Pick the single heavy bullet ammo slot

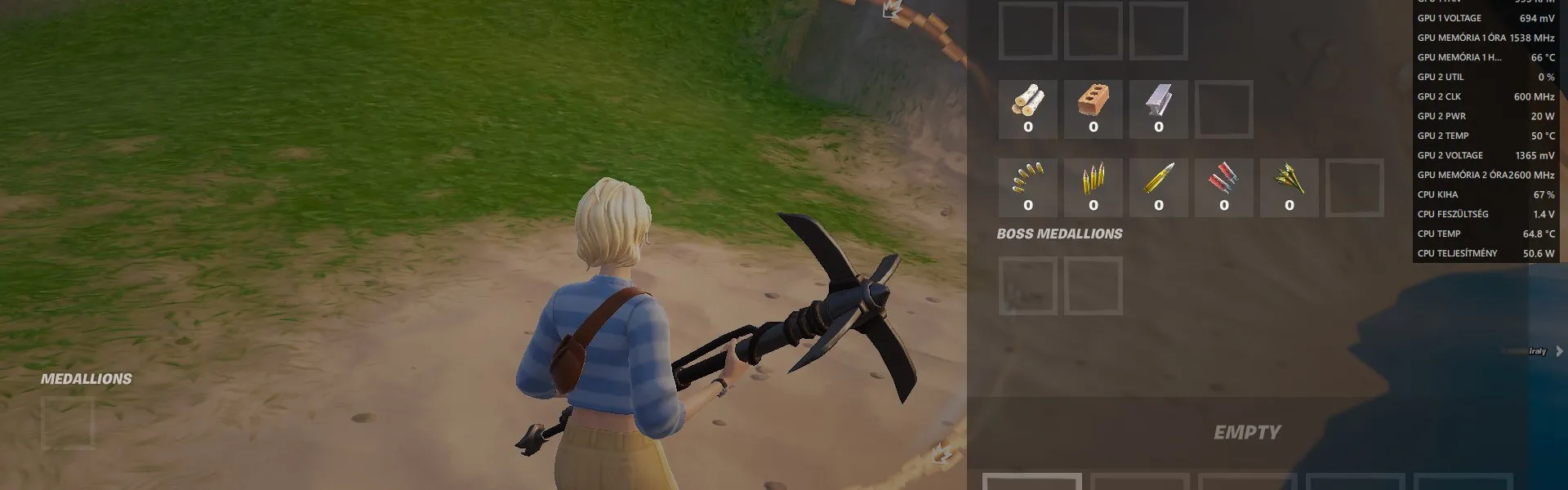(1158, 187)
